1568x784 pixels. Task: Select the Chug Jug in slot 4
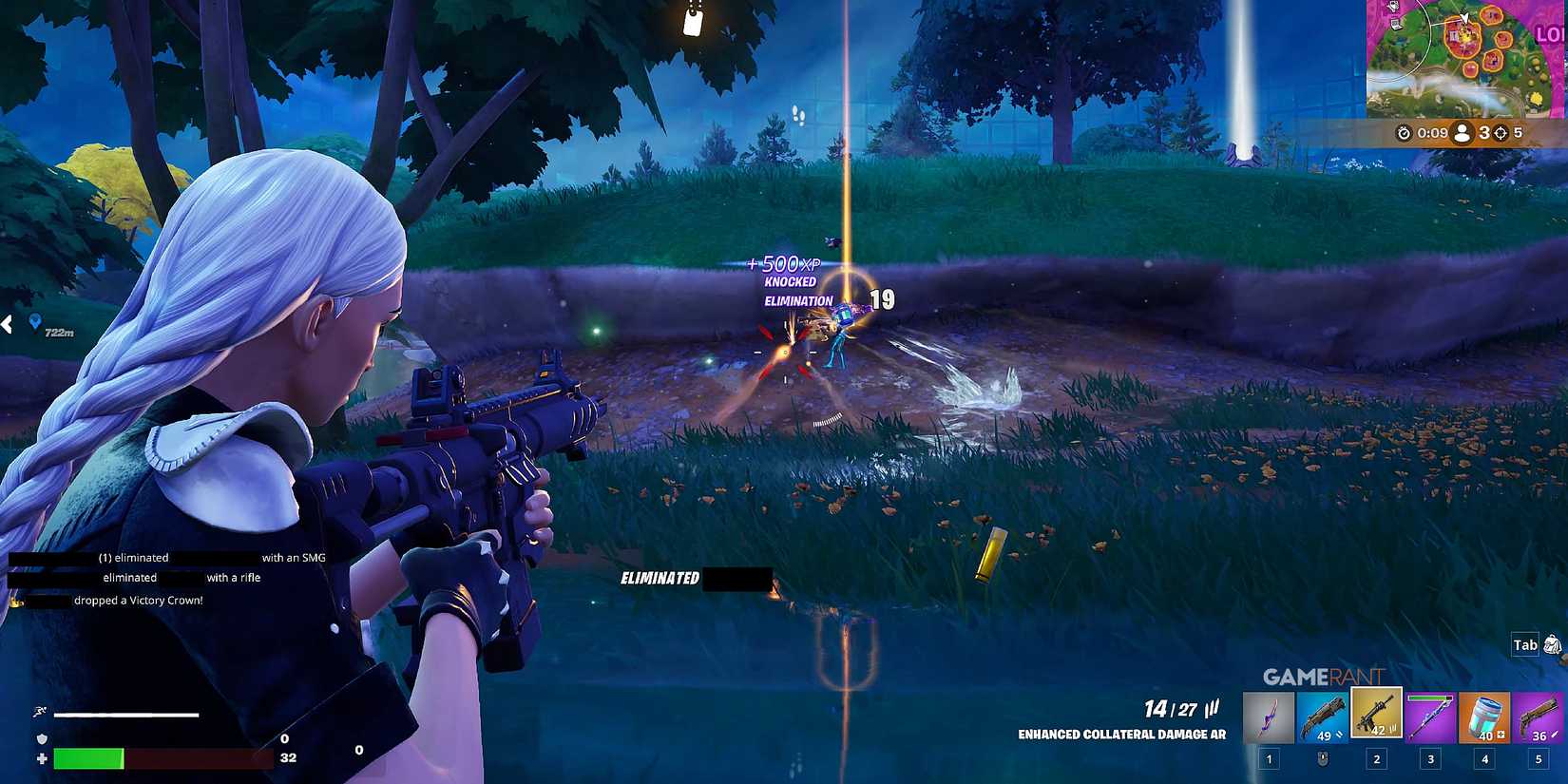tap(1484, 715)
